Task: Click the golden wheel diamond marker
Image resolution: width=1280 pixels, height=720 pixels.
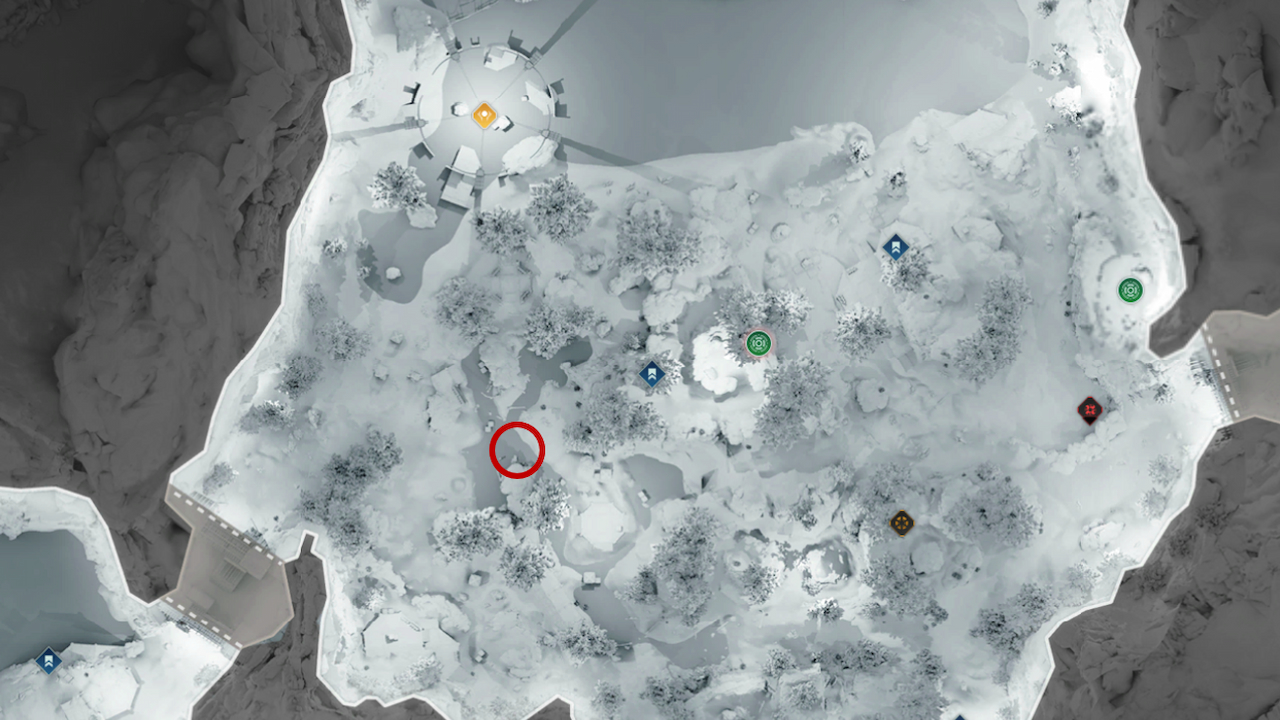Action: tap(903, 524)
